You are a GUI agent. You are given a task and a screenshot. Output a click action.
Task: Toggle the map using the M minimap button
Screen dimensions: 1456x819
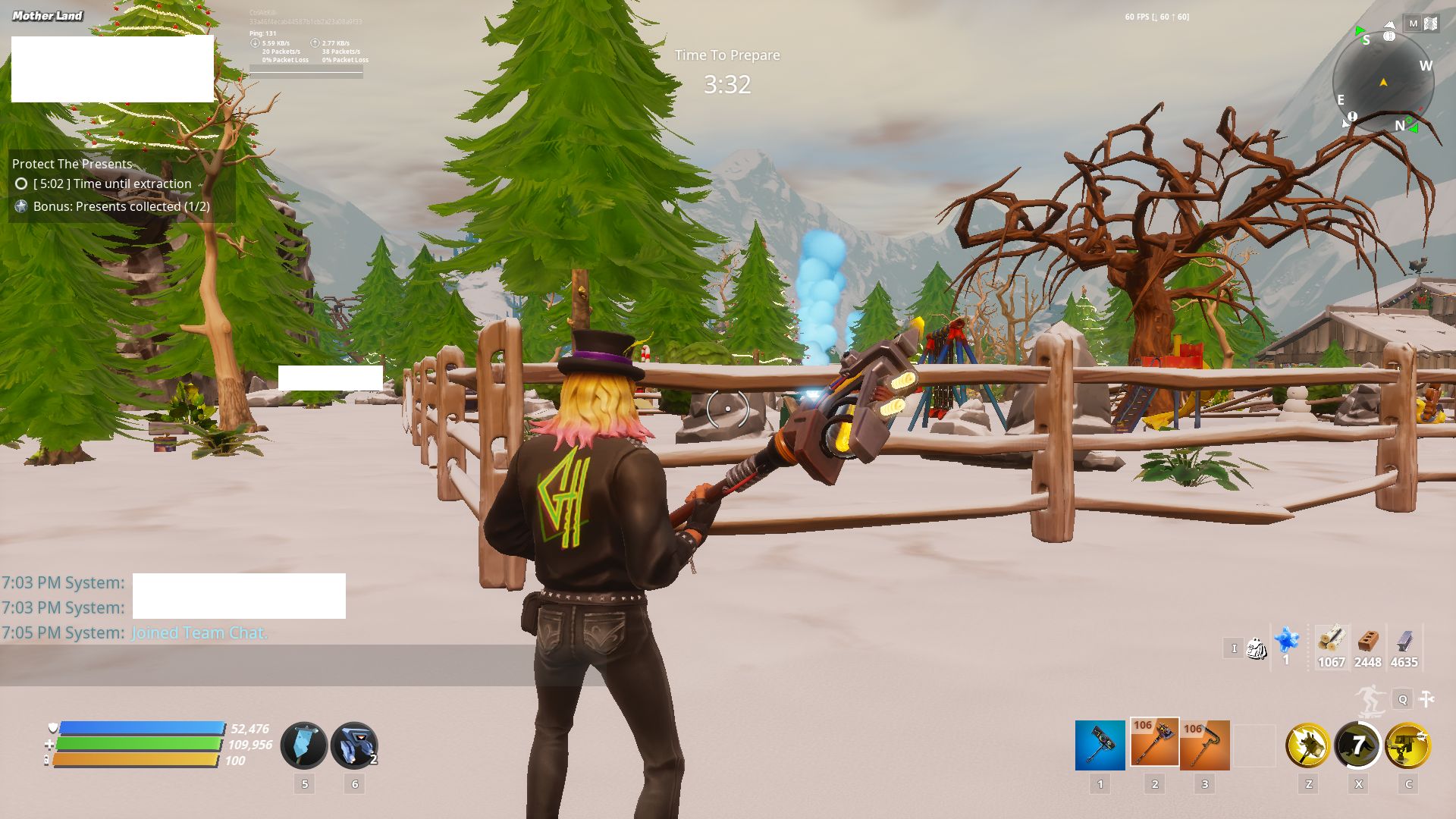coord(1413,24)
